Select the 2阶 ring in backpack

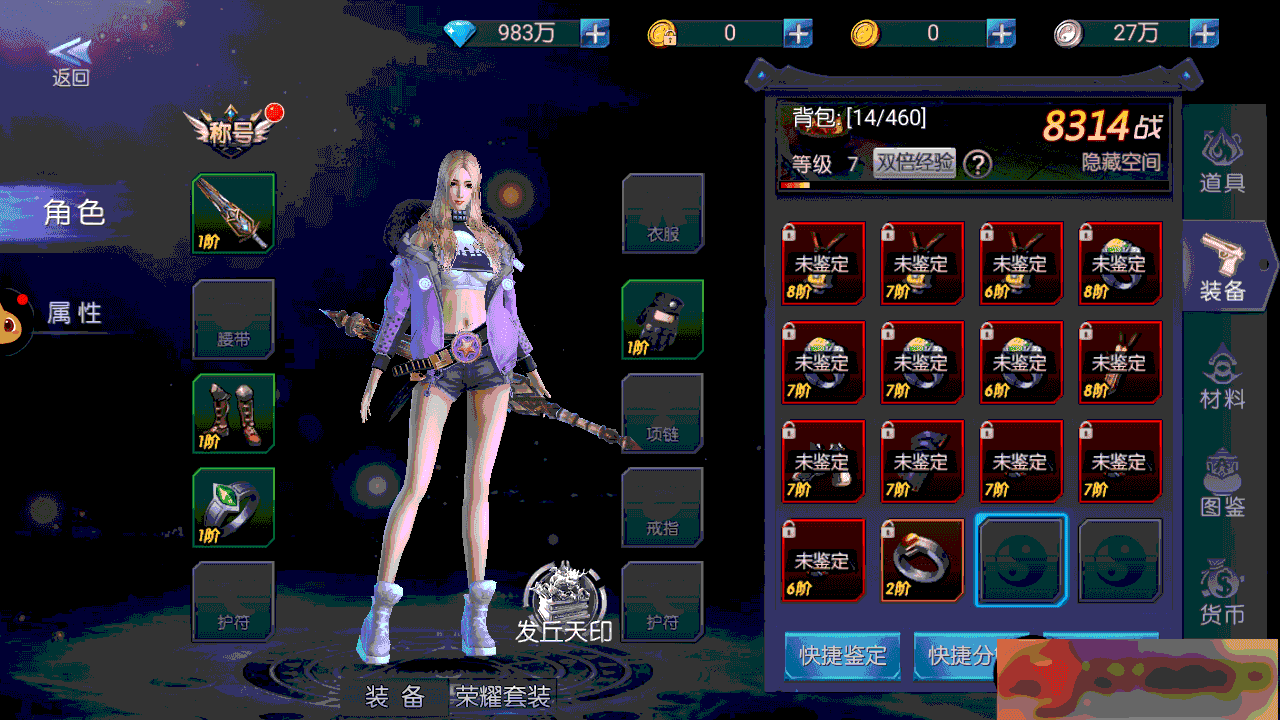pos(921,560)
